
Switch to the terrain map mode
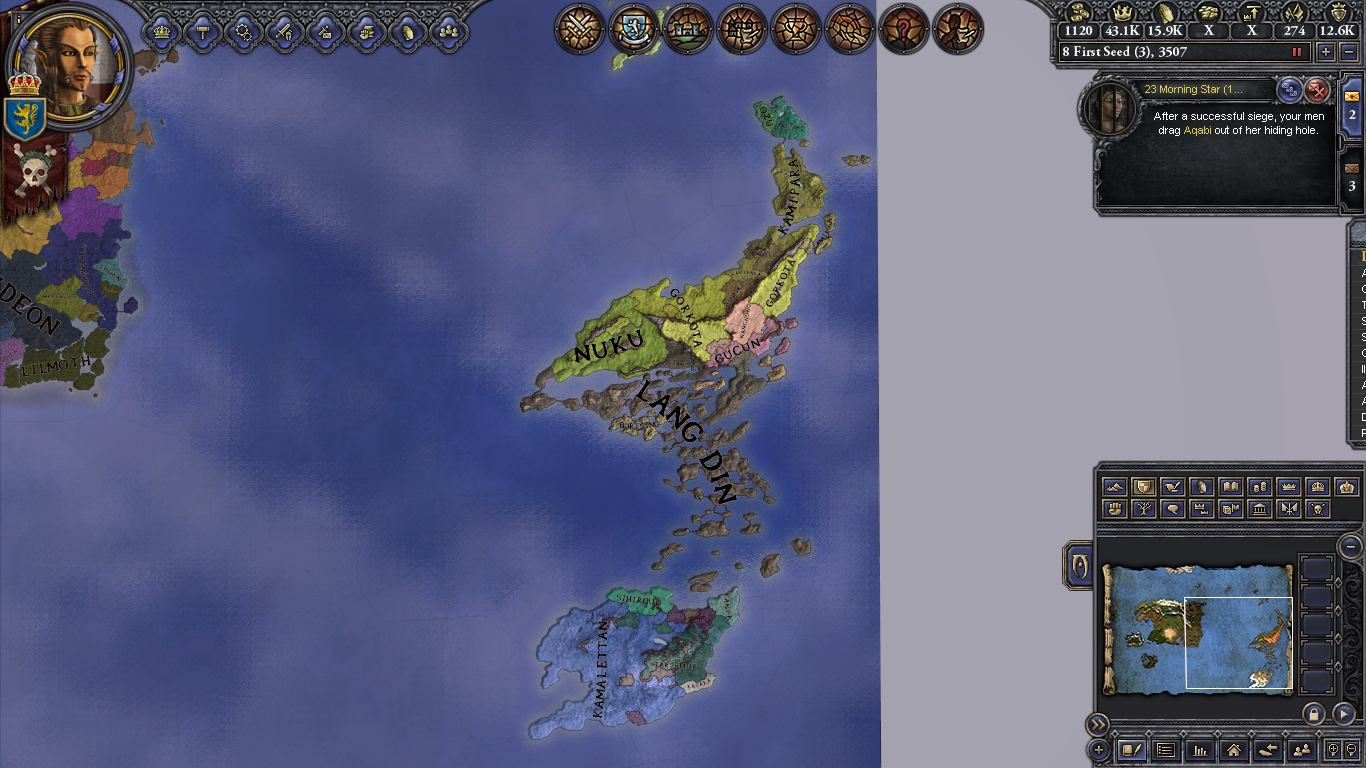(1114, 487)
